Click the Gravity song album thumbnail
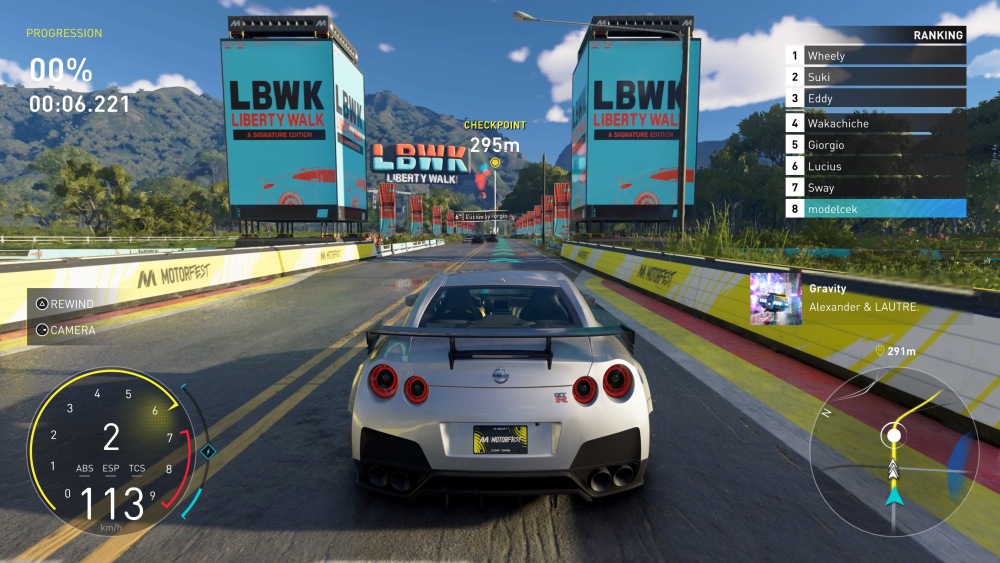This screenshot has width=1000, height=563. point(775,298)
